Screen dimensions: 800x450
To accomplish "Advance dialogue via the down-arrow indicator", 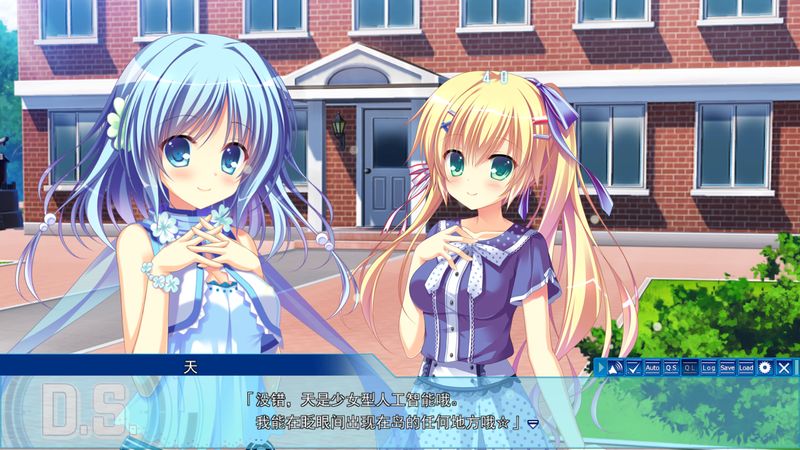I will click(x=533, y=424).
